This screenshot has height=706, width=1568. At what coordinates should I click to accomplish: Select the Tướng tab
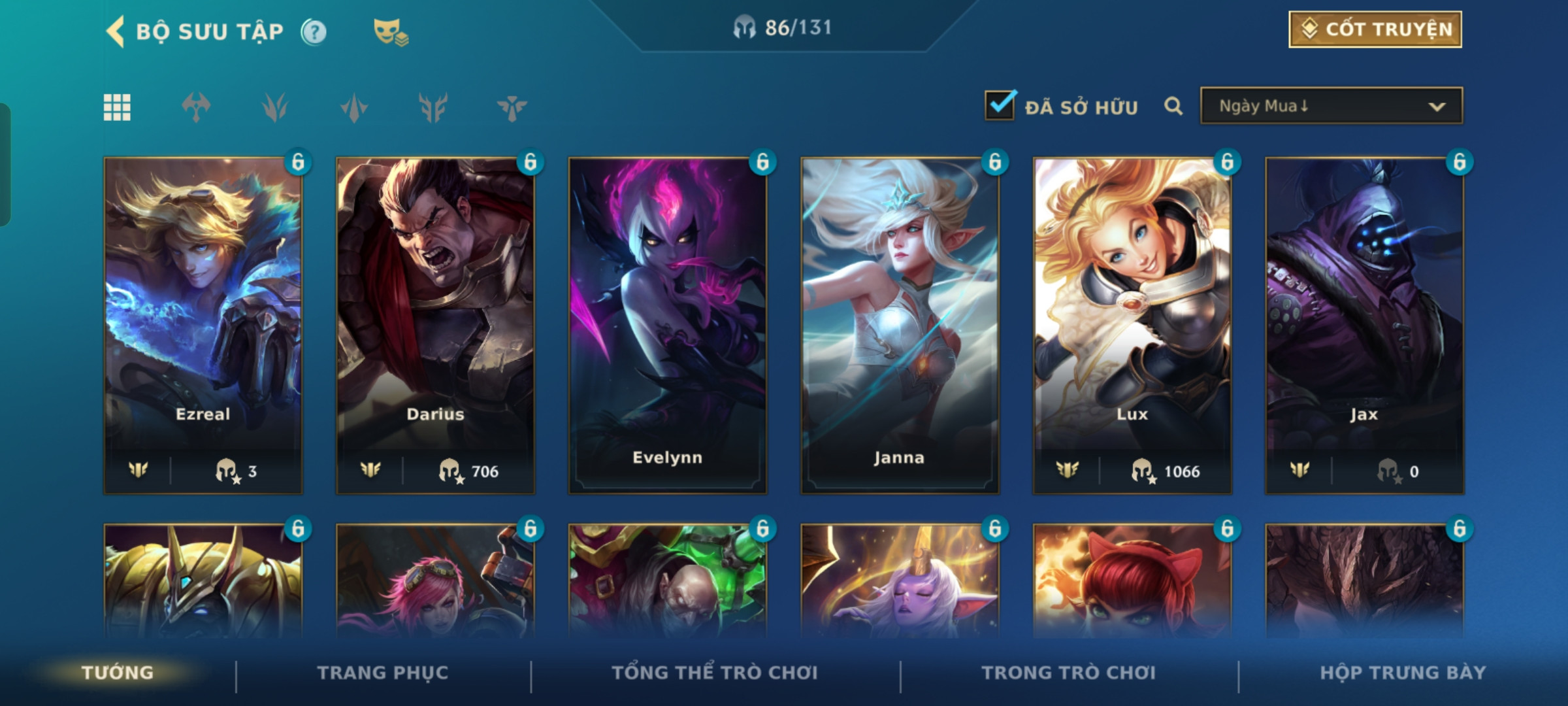(118, 673)
